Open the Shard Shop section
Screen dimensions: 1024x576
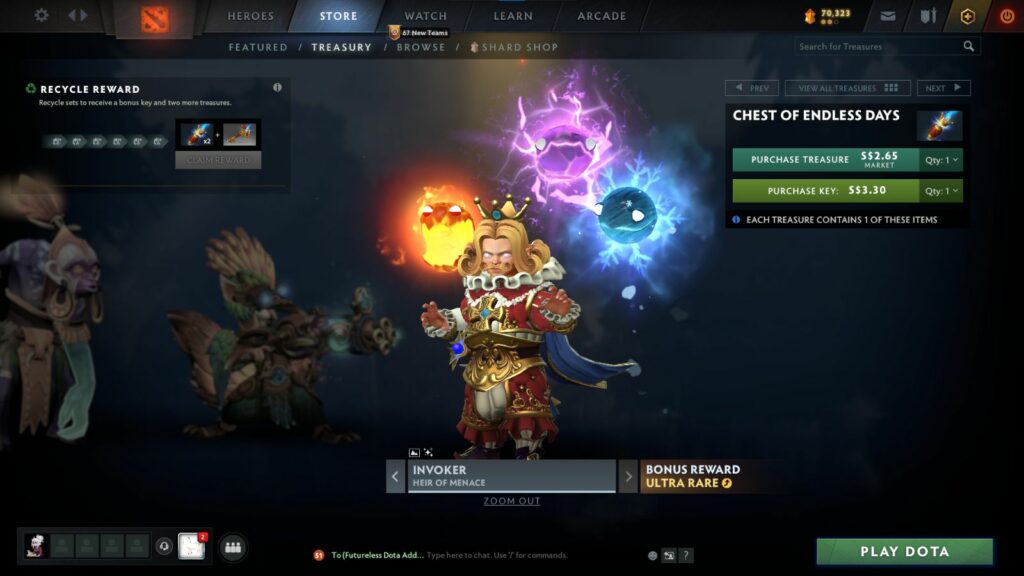point(519,47)
